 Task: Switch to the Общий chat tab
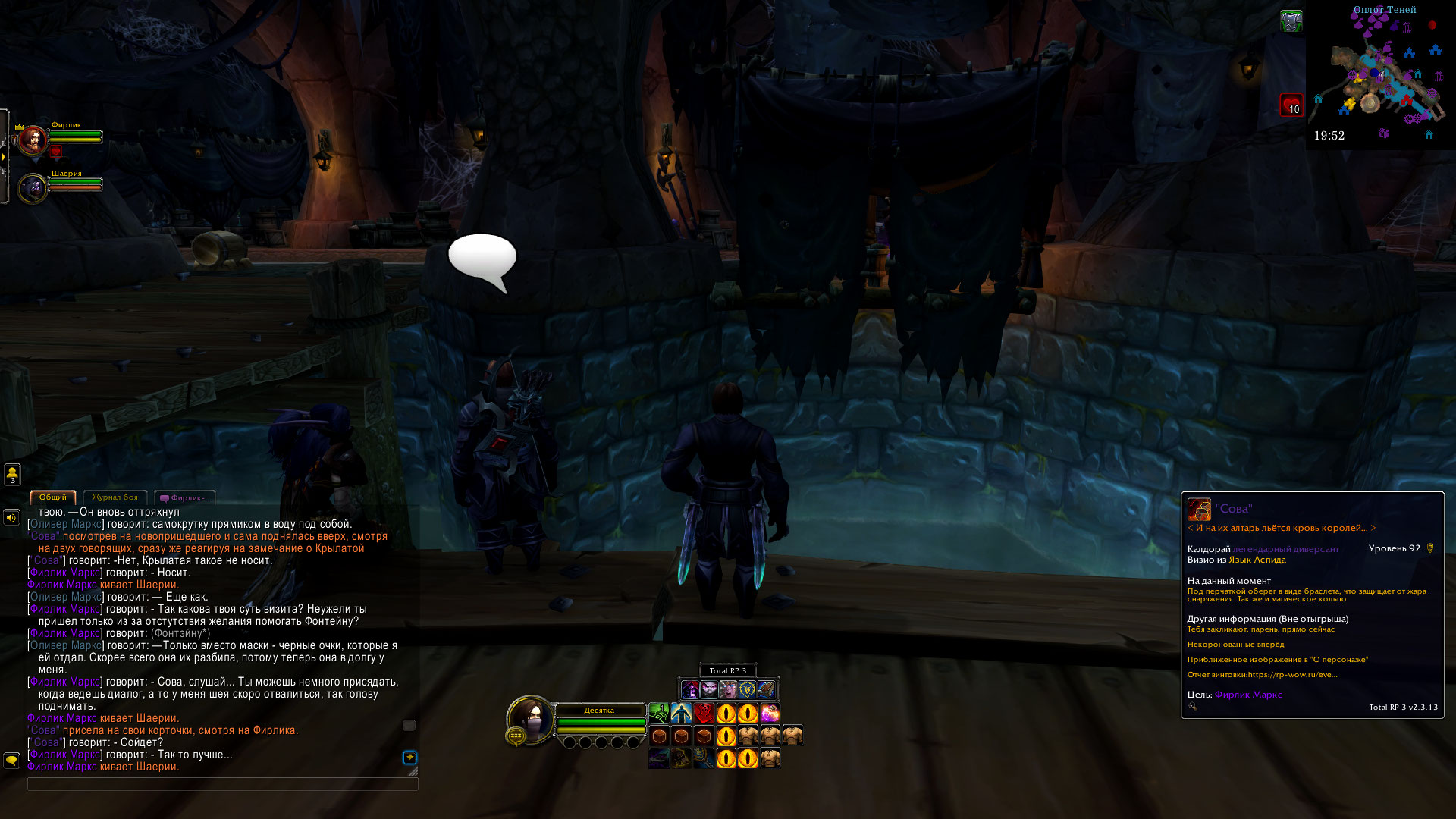tap(53, 497)
